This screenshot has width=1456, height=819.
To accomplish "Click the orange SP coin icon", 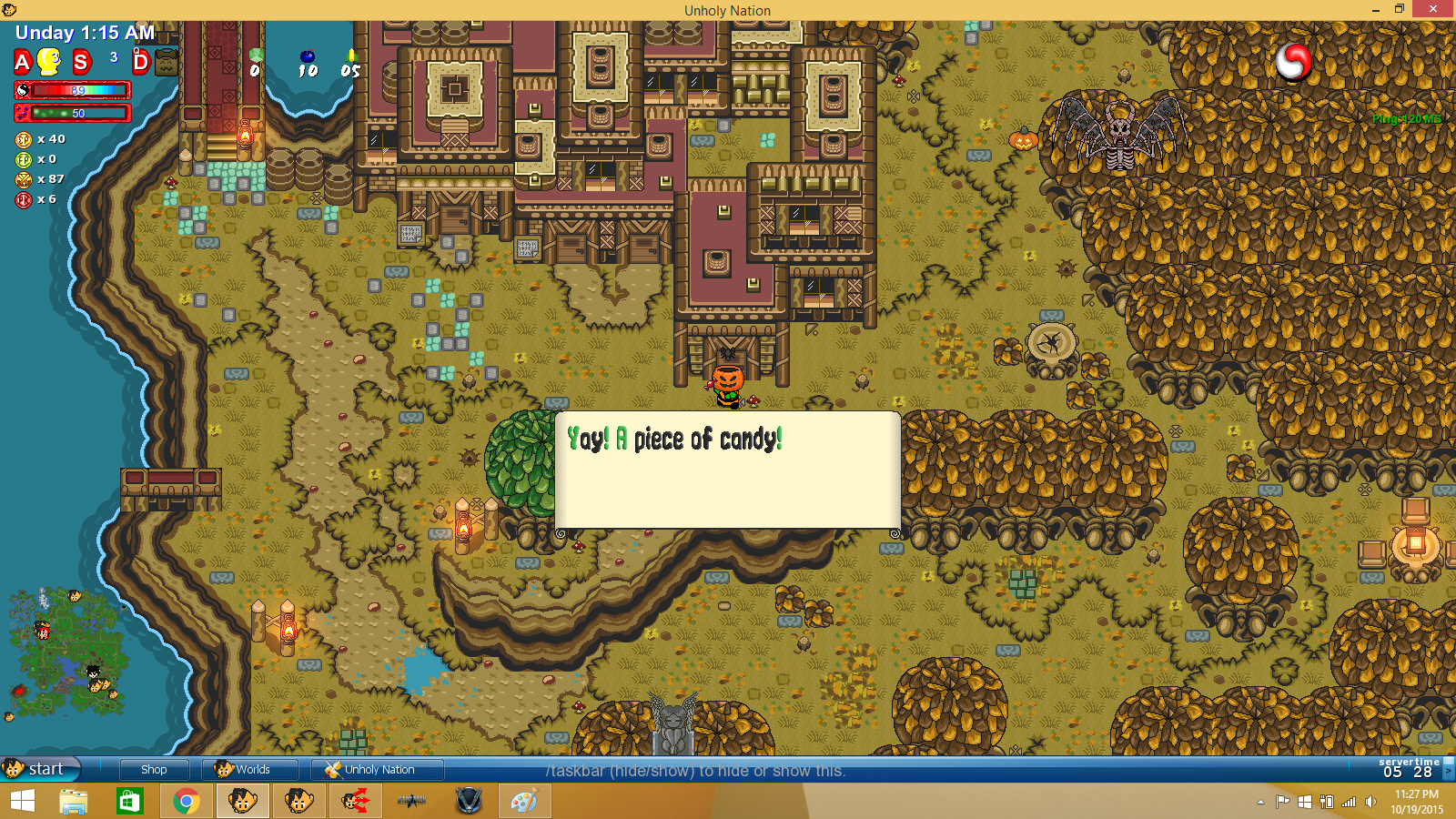I will point(24,139).
